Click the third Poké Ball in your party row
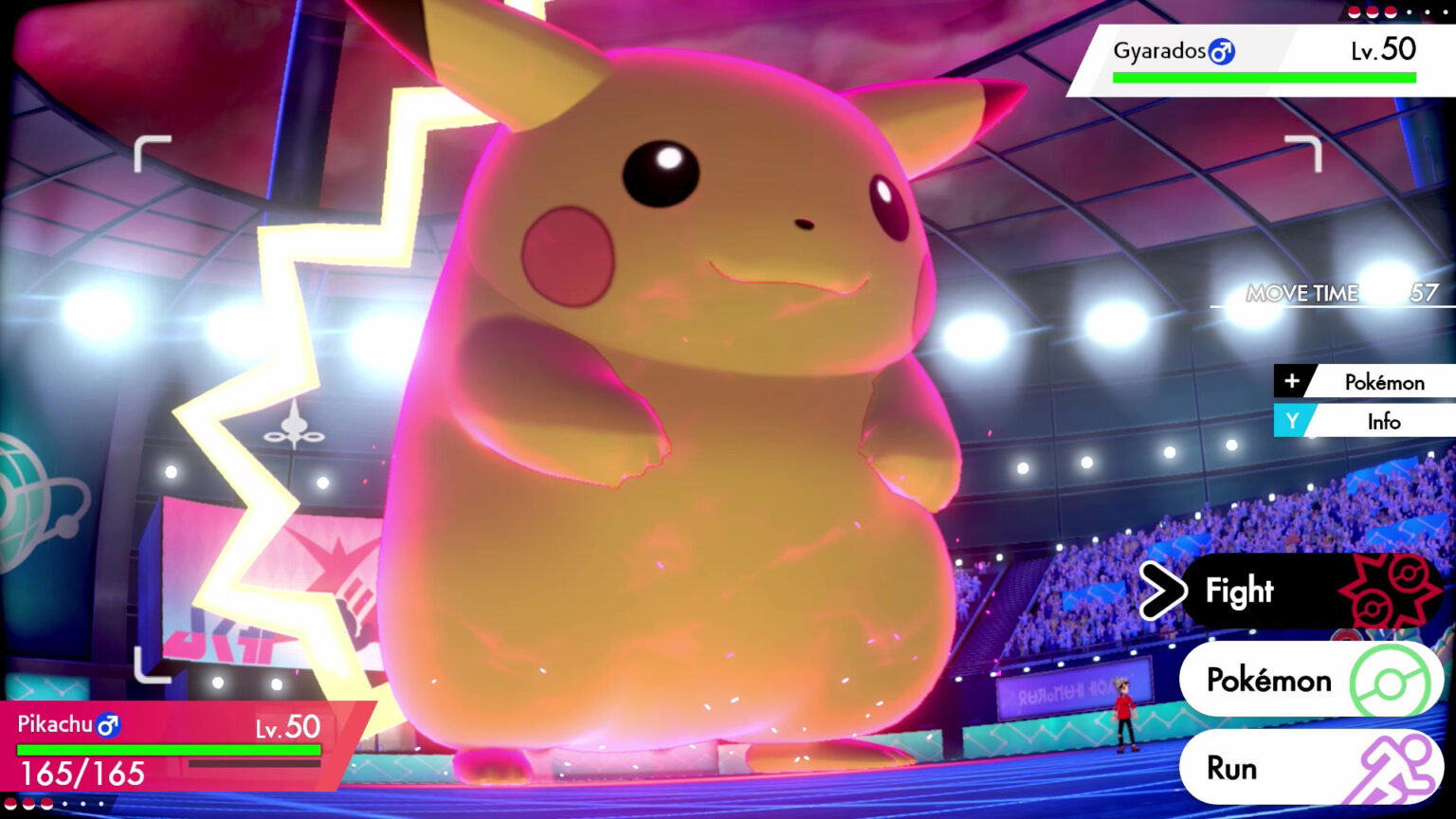Viewport: 1456px width, 819px height. [x=47, y=804]
